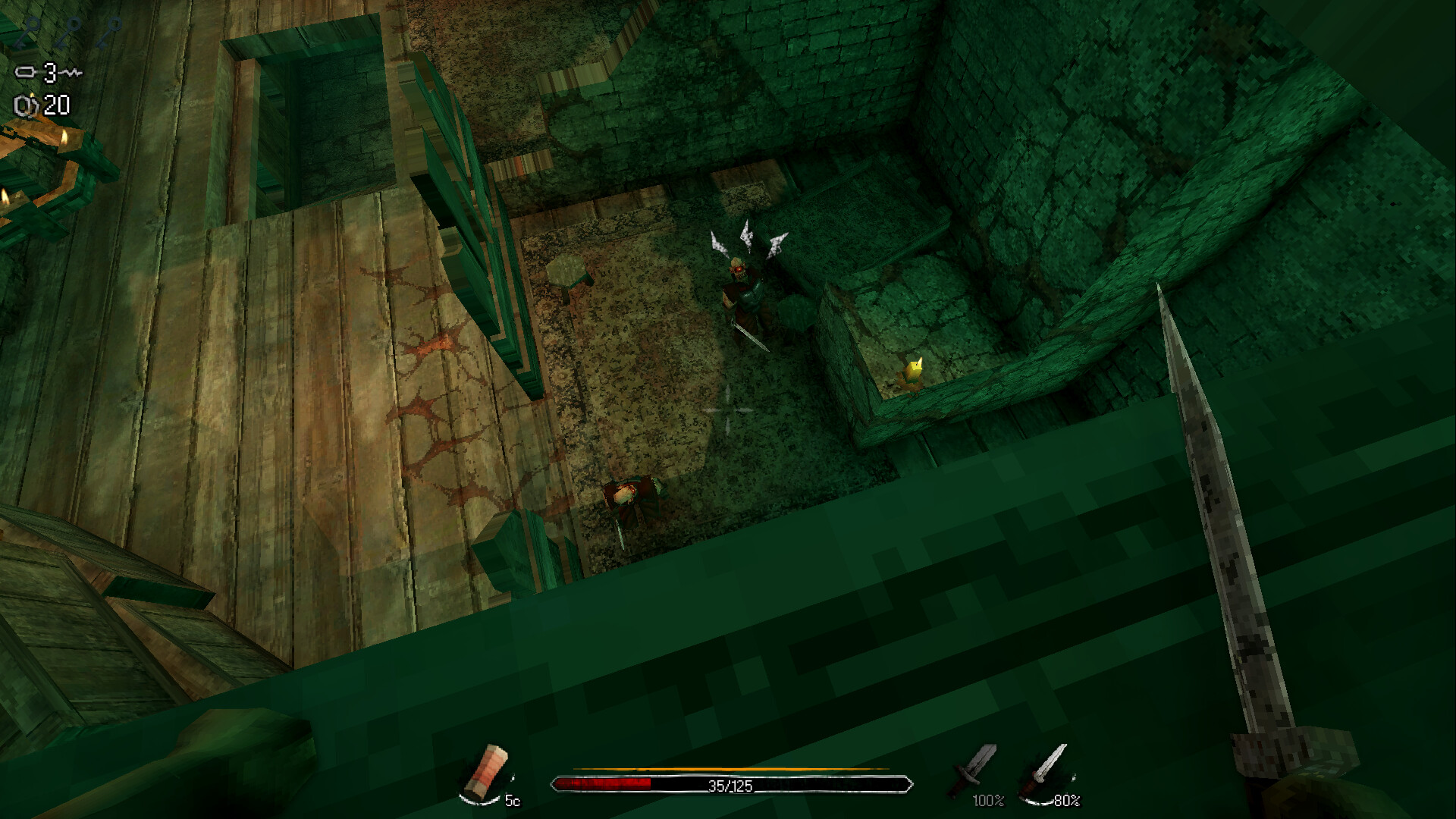Click the sword weapon icon at 100% durability

coord(970,767)
